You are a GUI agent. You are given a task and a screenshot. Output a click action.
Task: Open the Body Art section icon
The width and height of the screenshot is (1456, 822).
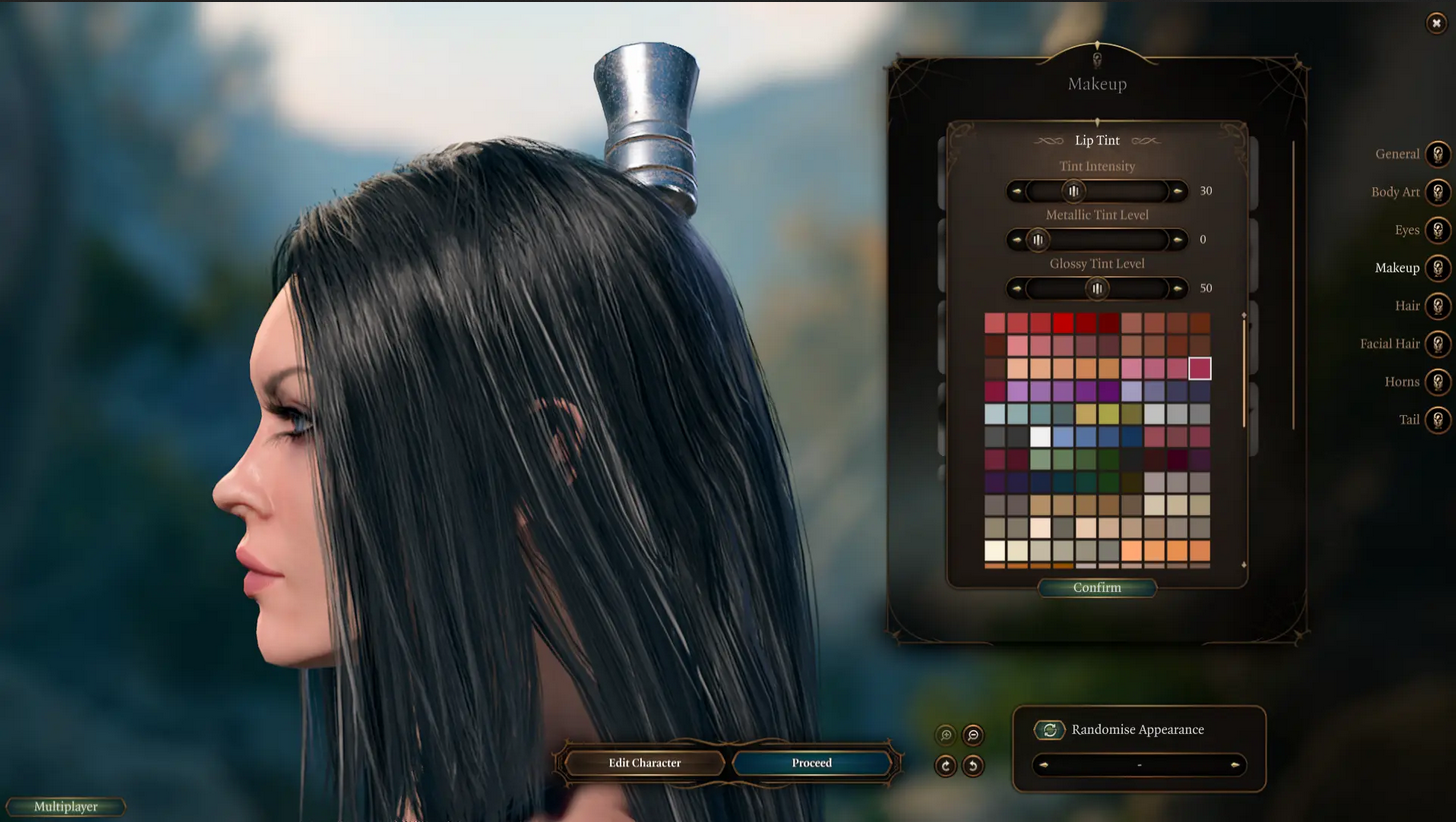1438,192
